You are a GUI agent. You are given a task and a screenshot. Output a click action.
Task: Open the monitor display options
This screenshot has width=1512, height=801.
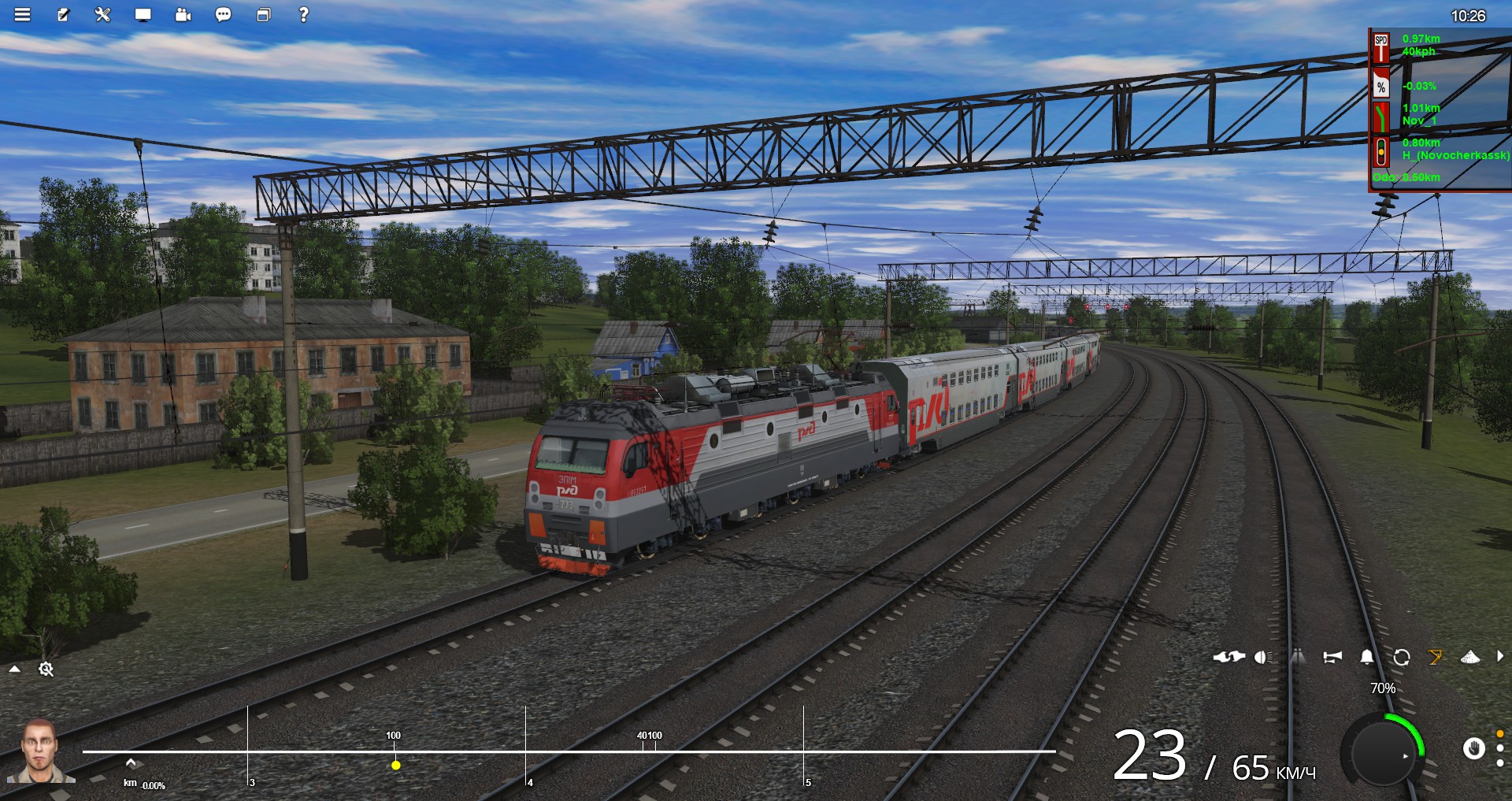pyautogui.click(x=143, y=15)
